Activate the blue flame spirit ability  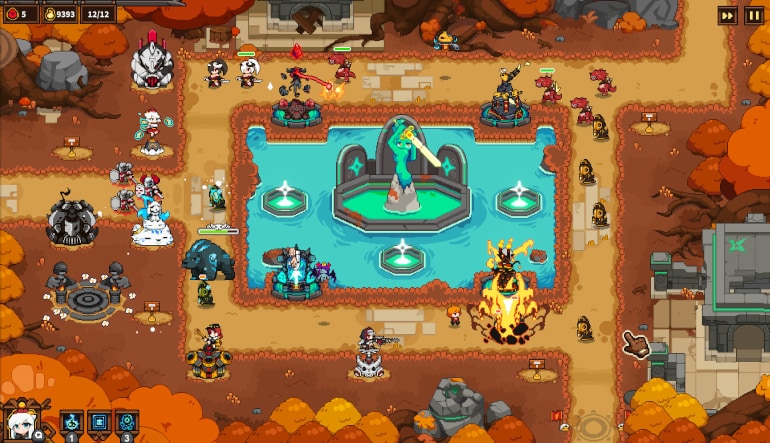pos(72,423)
